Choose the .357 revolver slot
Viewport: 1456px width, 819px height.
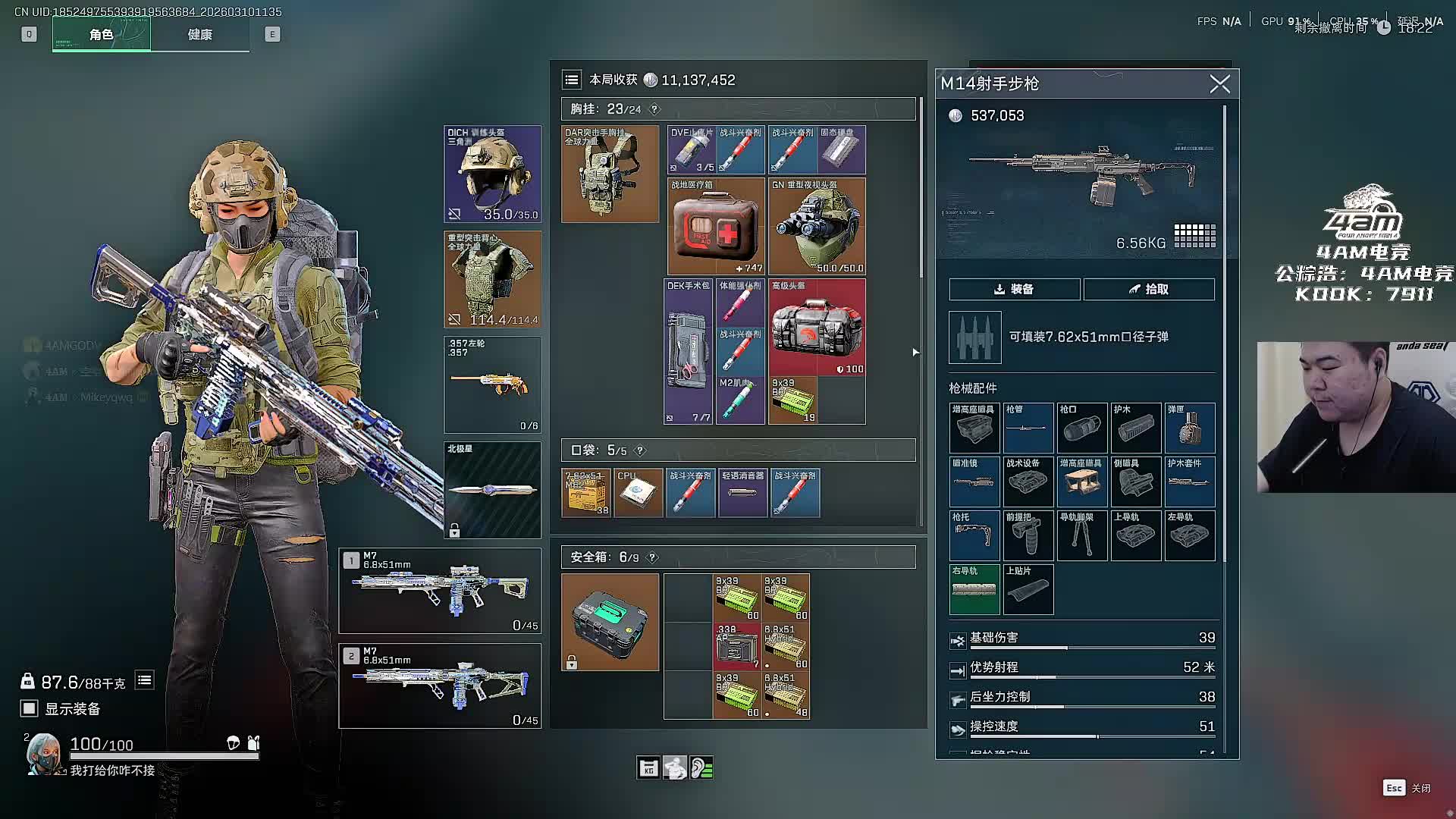pos(492,384)
